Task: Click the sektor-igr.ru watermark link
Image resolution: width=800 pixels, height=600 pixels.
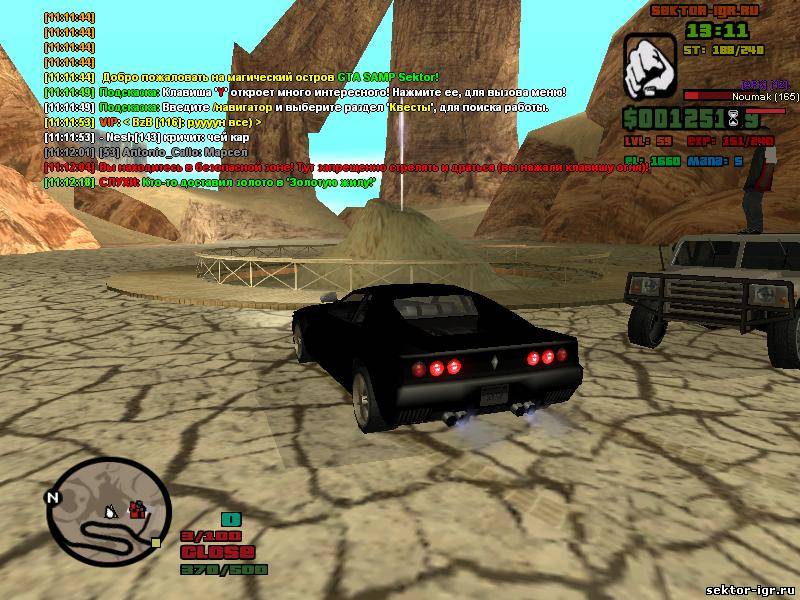Action: point(749,590)
